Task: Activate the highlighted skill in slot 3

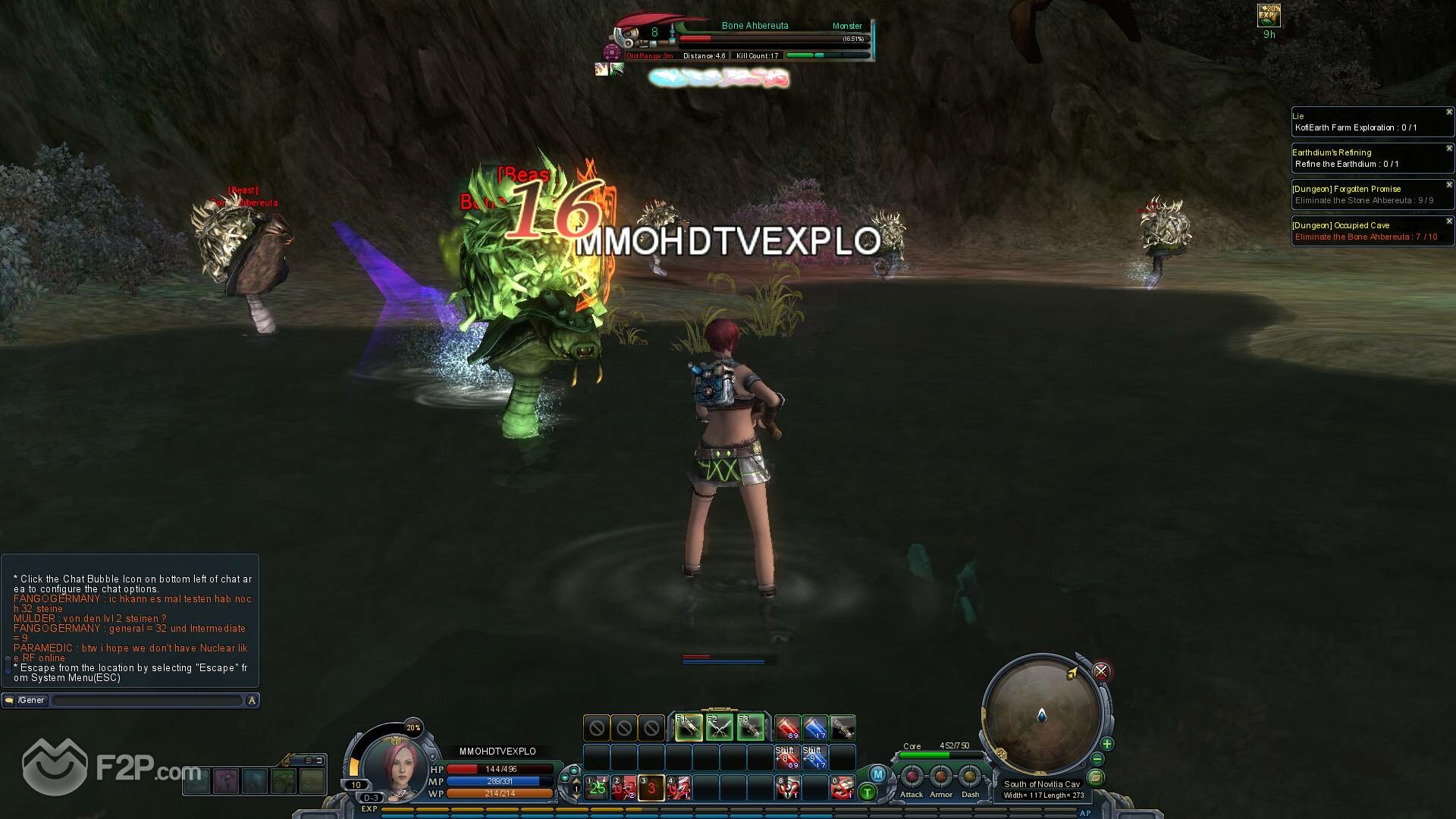Action: click(651, 788)
